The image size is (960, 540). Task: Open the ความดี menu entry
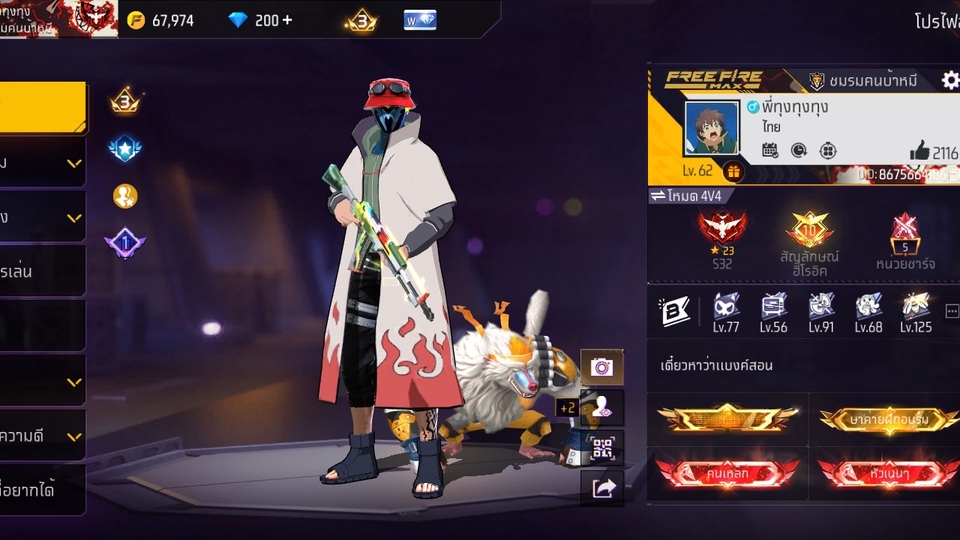42,435
